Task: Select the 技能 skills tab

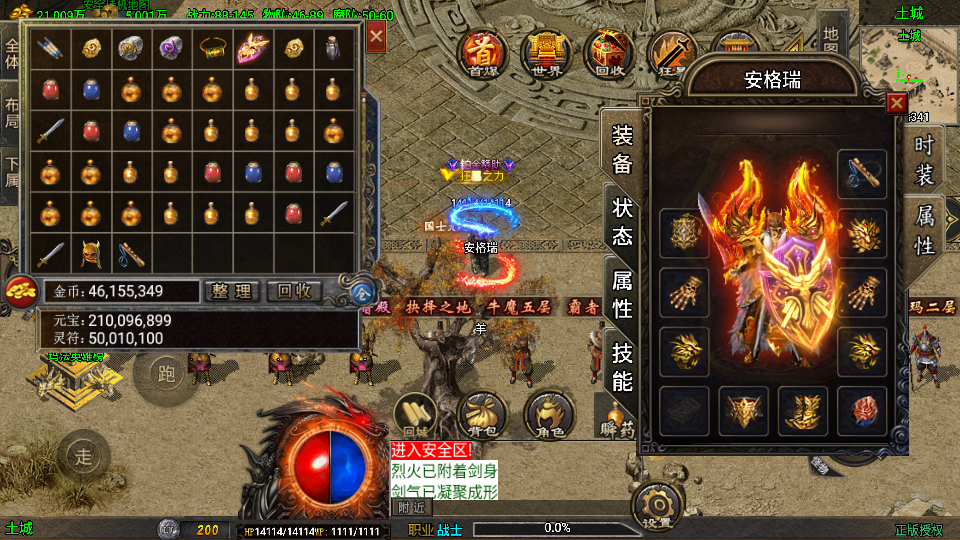Action: point(621,366)
